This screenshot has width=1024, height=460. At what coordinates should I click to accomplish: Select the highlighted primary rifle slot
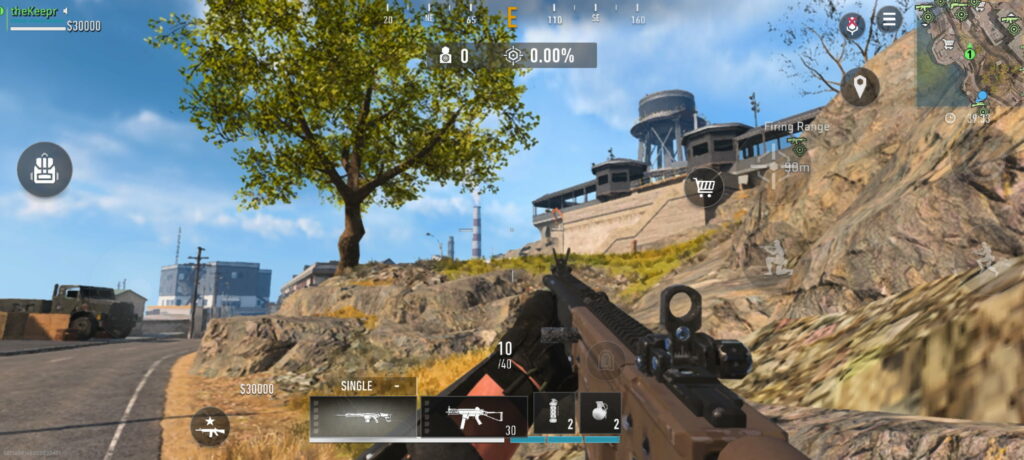coord(363,417)
